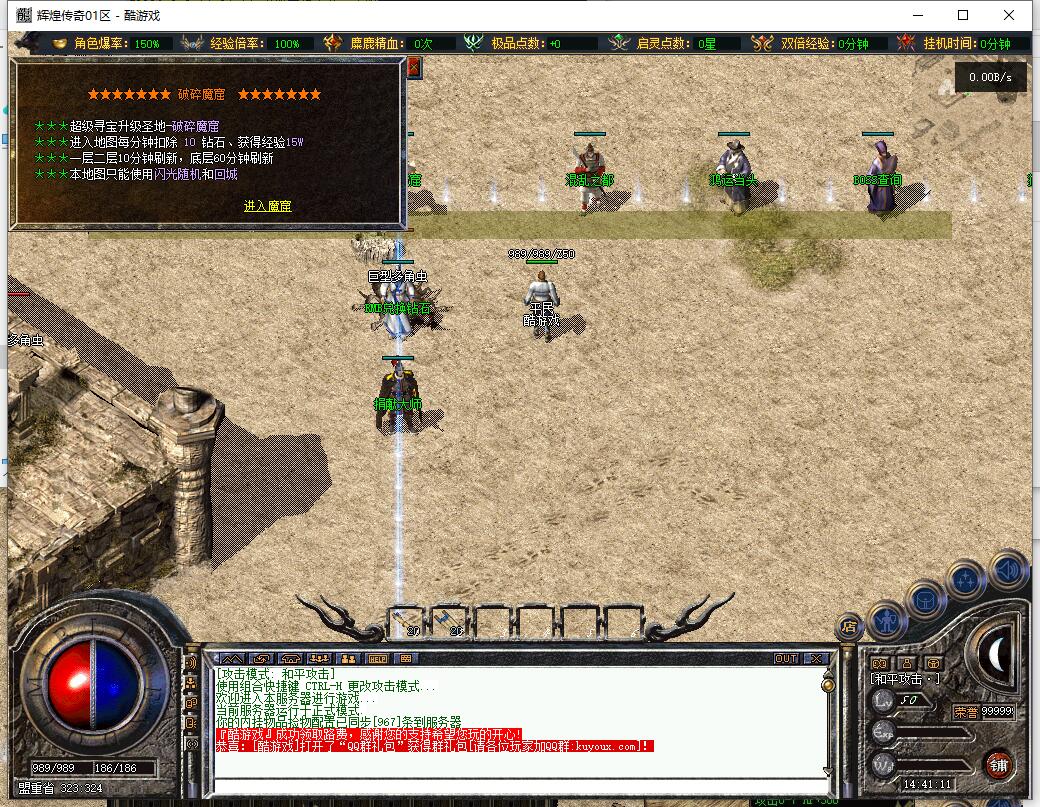Maximize the game window
The image size is (1040, 807).
pyautogui.click(x=963, y=15)
